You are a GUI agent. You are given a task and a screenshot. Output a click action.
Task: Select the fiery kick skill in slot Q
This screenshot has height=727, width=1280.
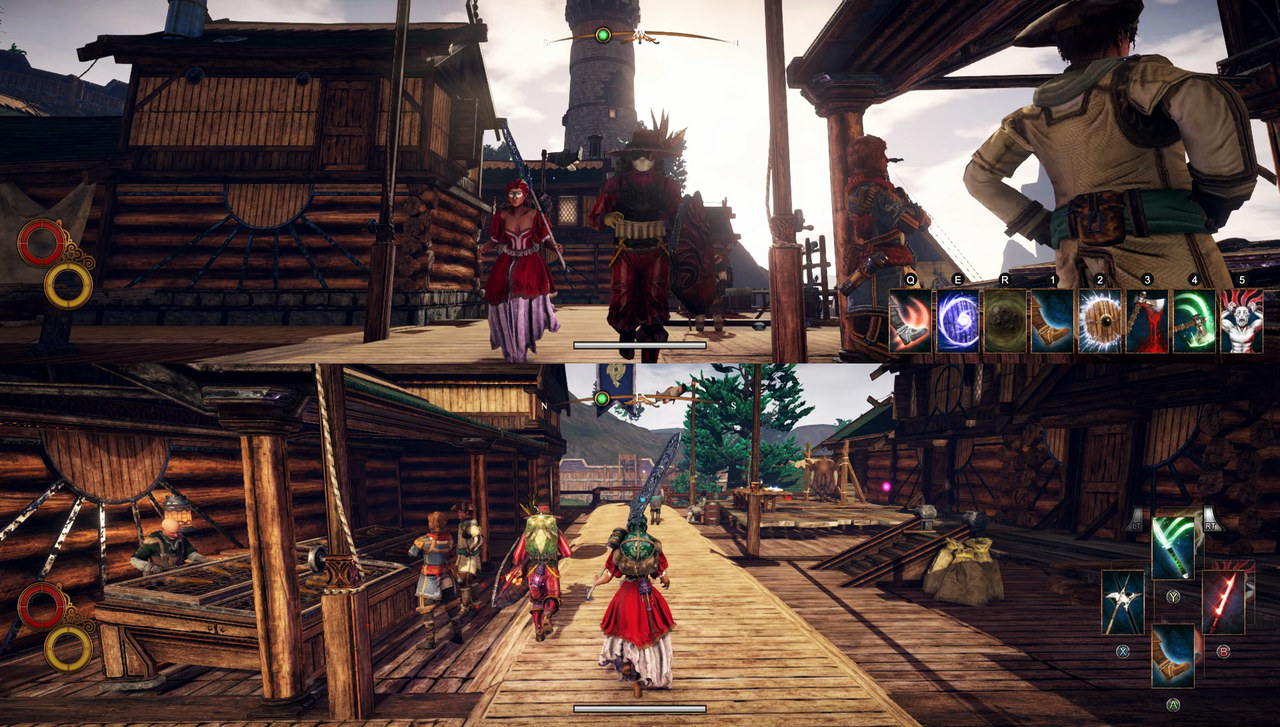912,320
